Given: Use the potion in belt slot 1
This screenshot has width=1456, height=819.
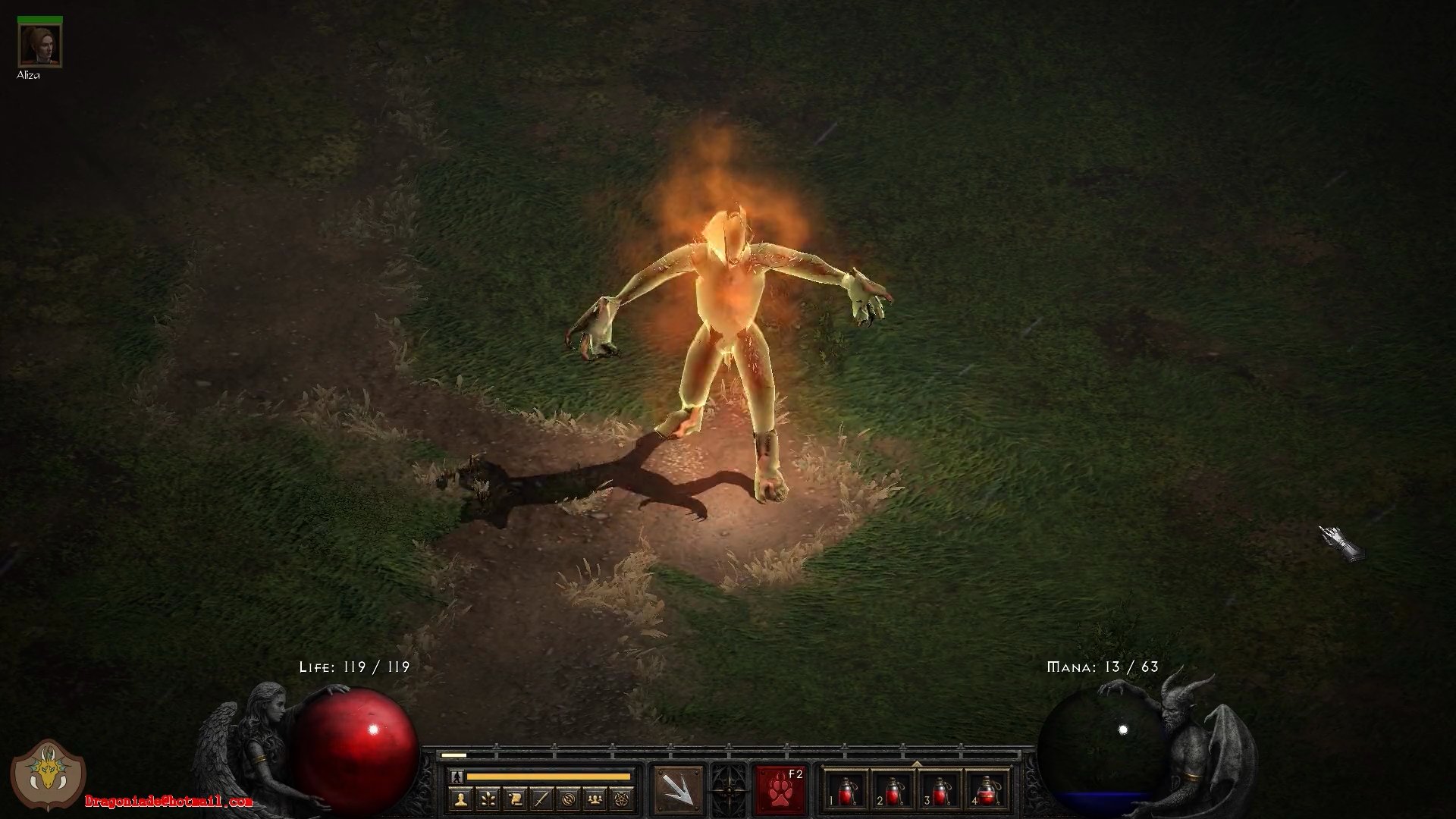Looking at the screenshot, I should 846,792.
